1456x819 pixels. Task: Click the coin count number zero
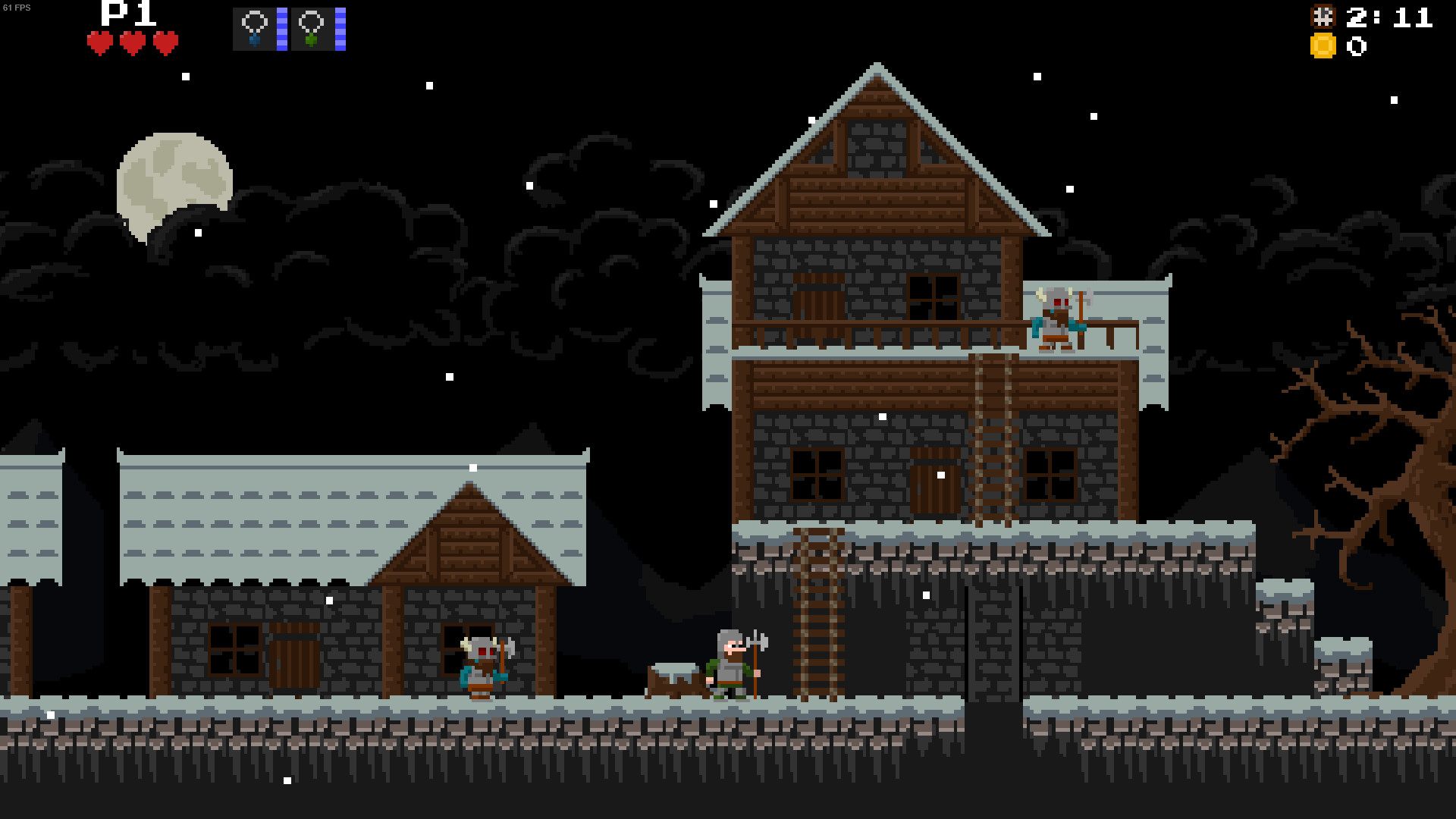tap(1357, 47)
